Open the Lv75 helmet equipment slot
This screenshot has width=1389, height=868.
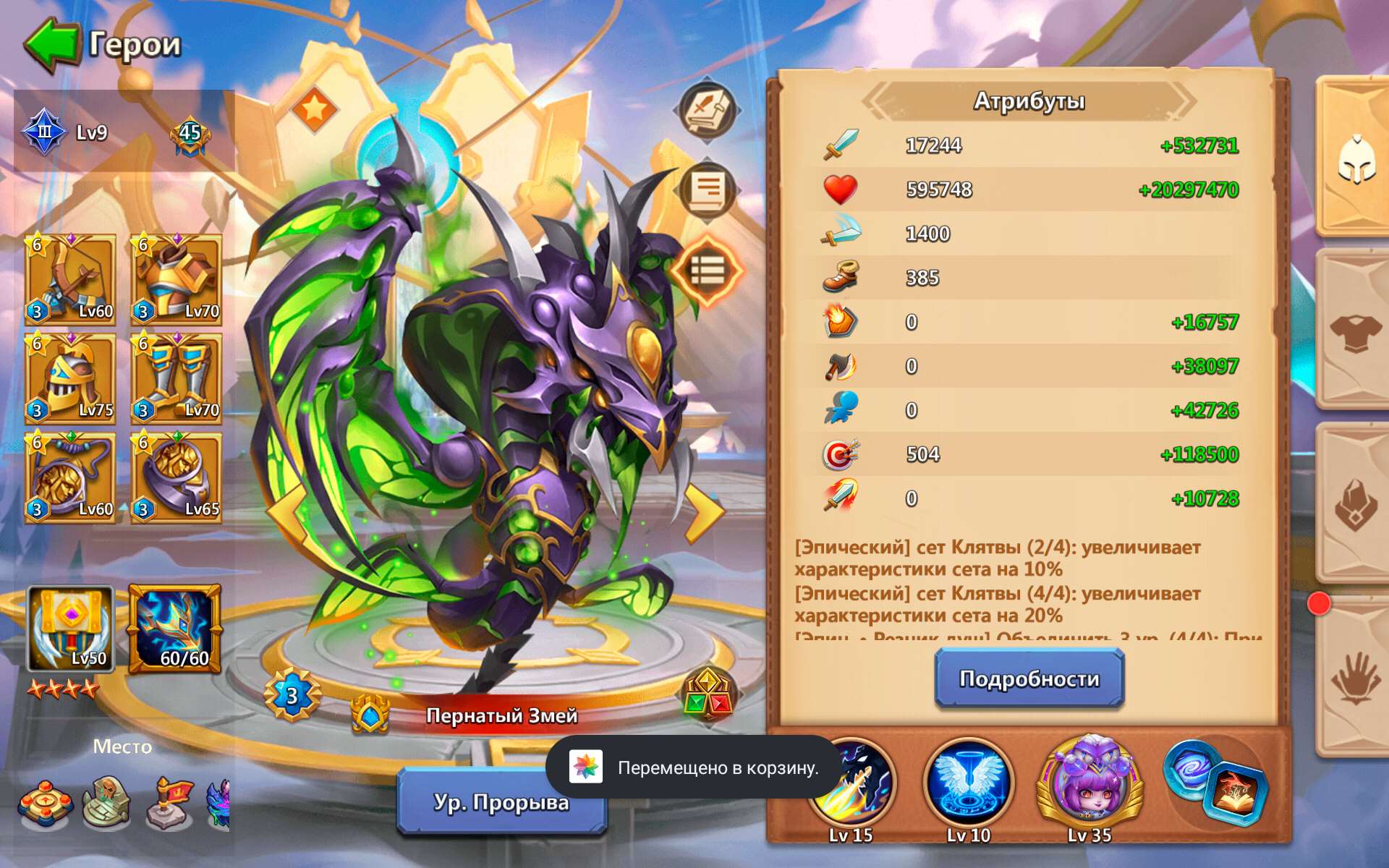pyautogui.click(x=70, y=378)
